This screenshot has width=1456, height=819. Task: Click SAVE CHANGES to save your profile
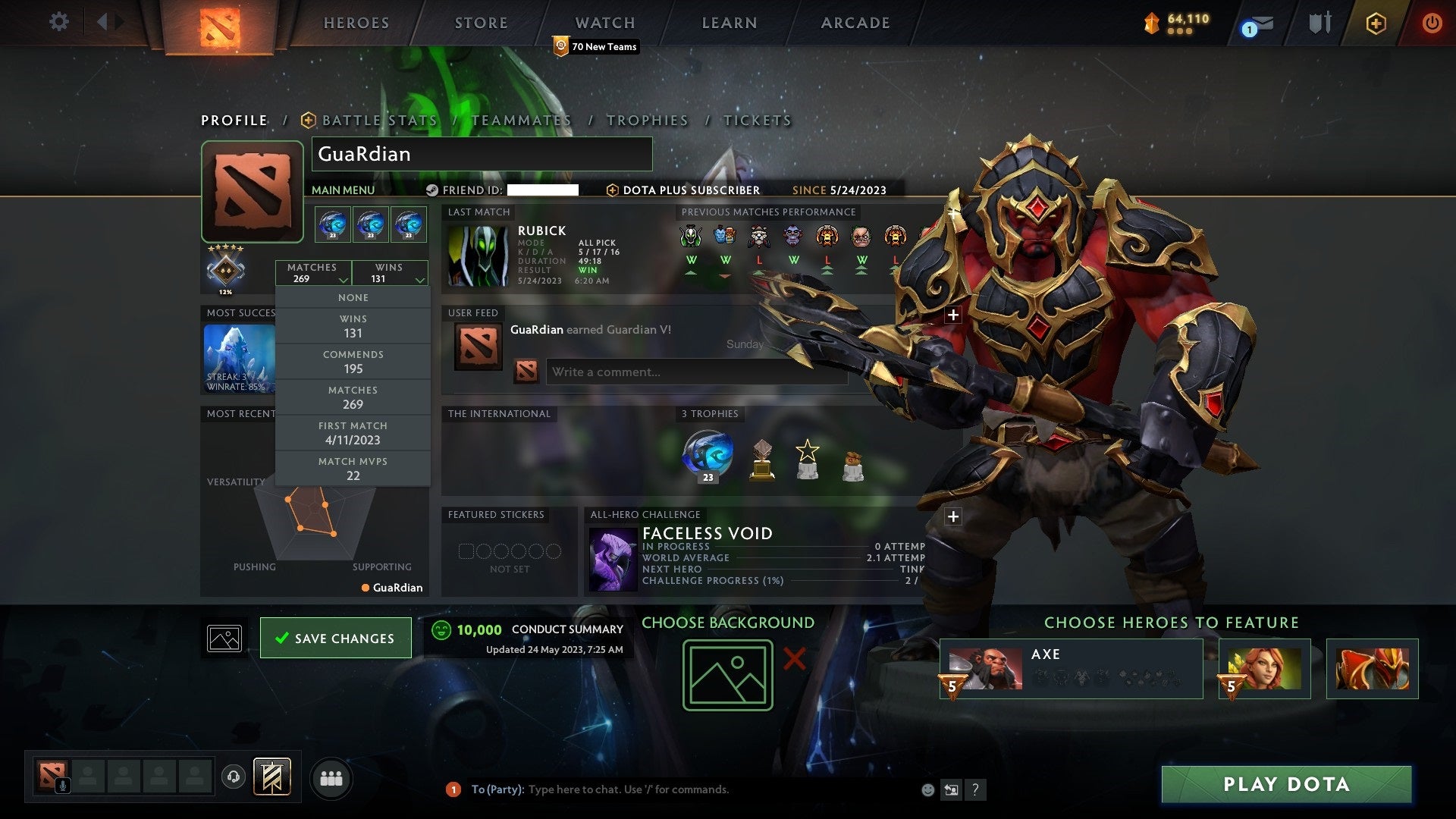click(x=335, y=638)
